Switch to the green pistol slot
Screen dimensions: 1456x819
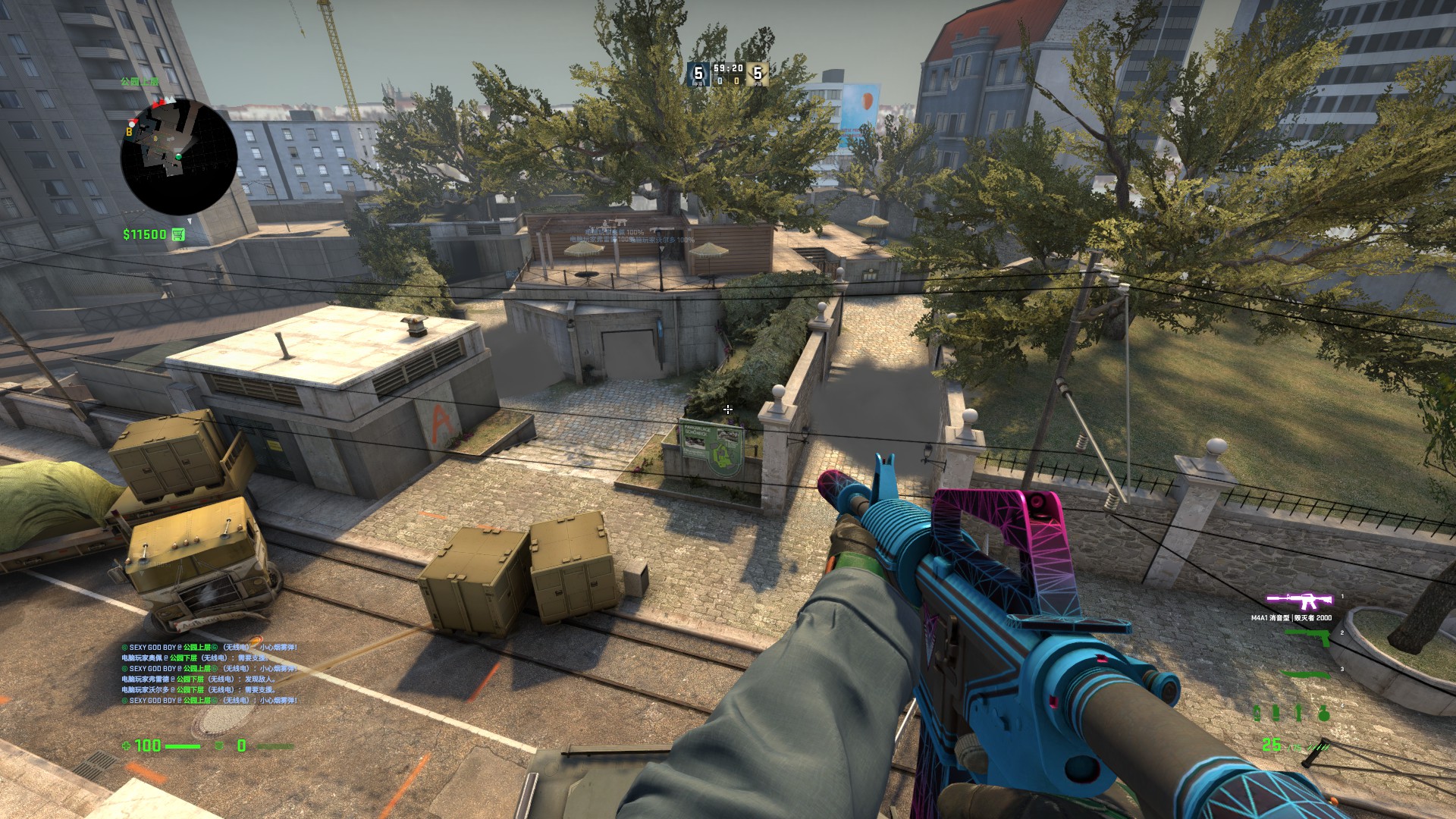1308,638
